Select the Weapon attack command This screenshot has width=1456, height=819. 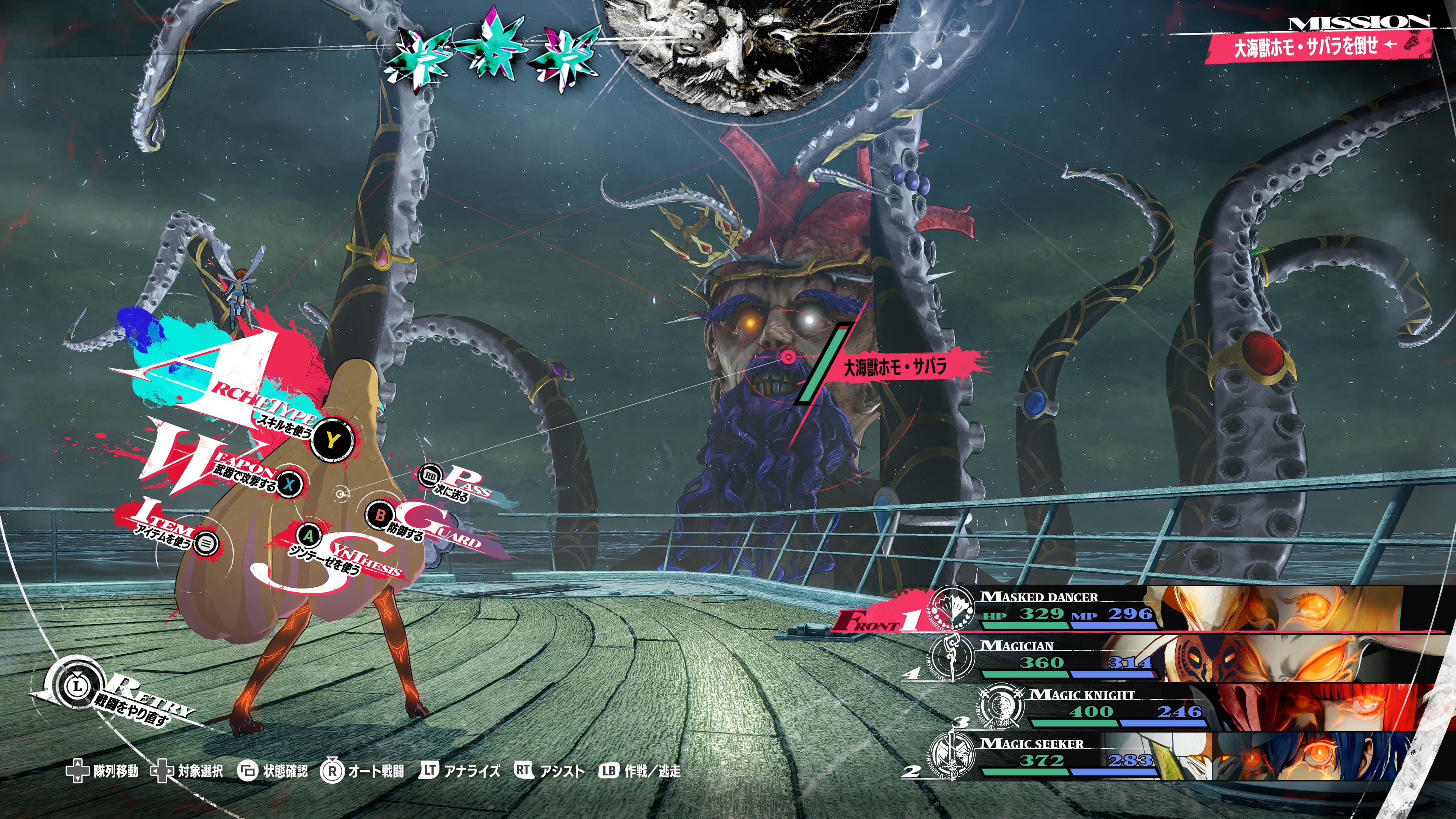click(289, 484)
